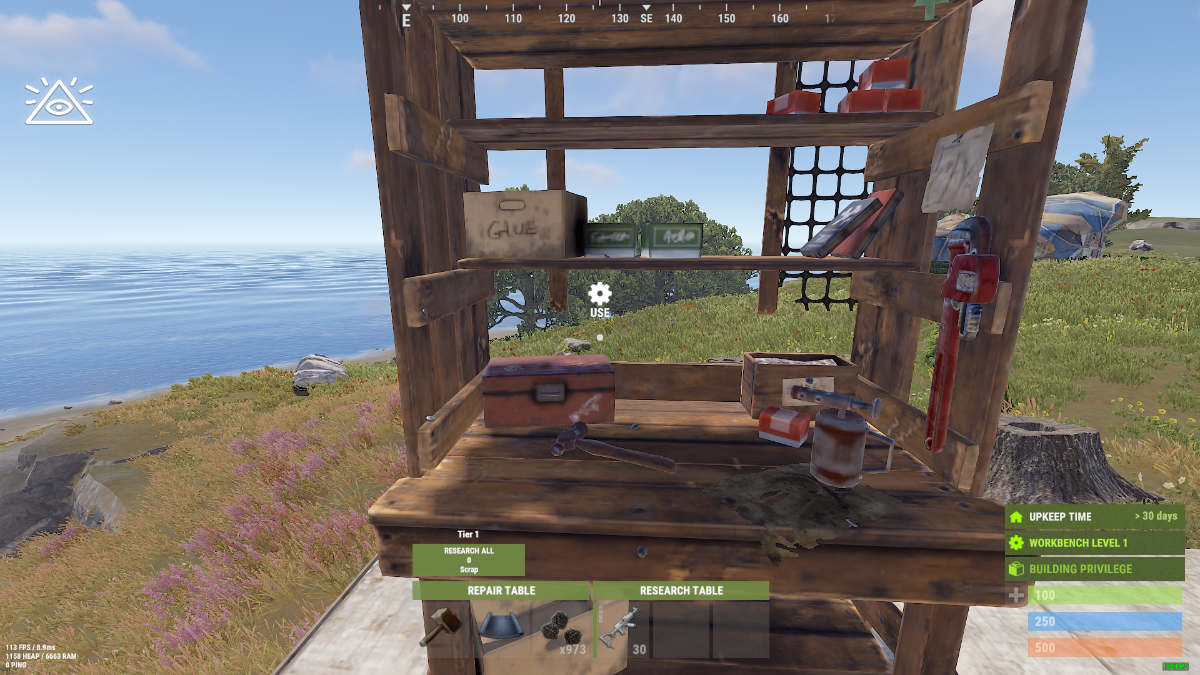Open the Research Table panel
The height and width of the screenshot is (675, 1200).
click(681, 591)
